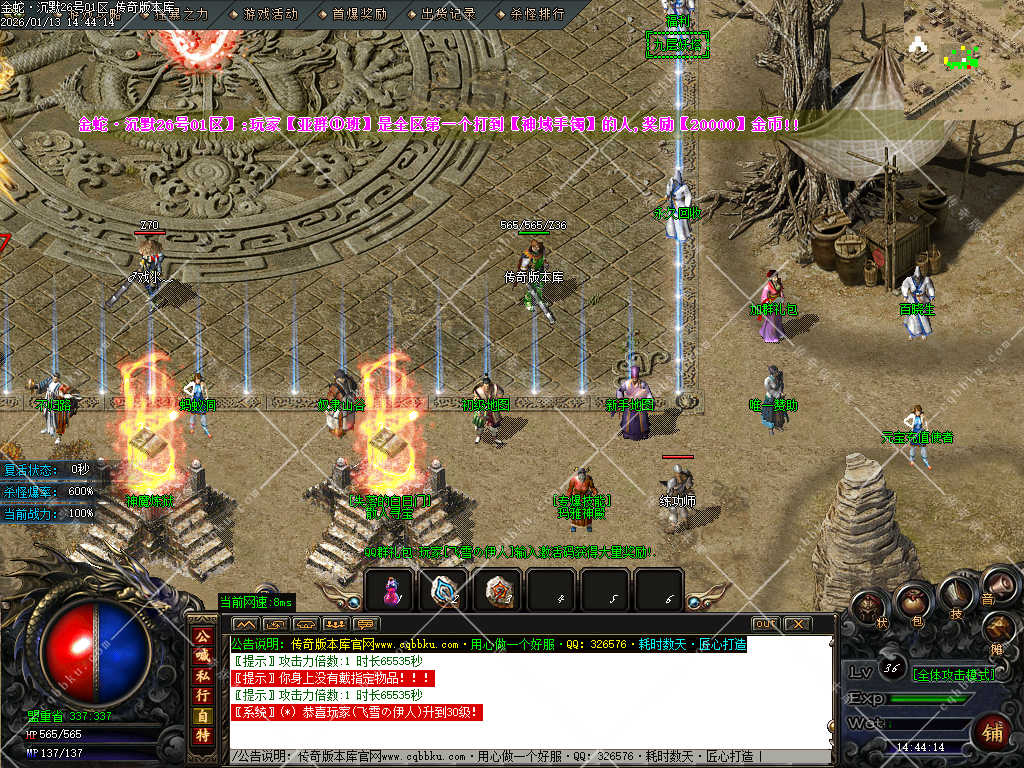Select the red stone in hotbar slot 3
1024x768 pixels.
point(498,590)
